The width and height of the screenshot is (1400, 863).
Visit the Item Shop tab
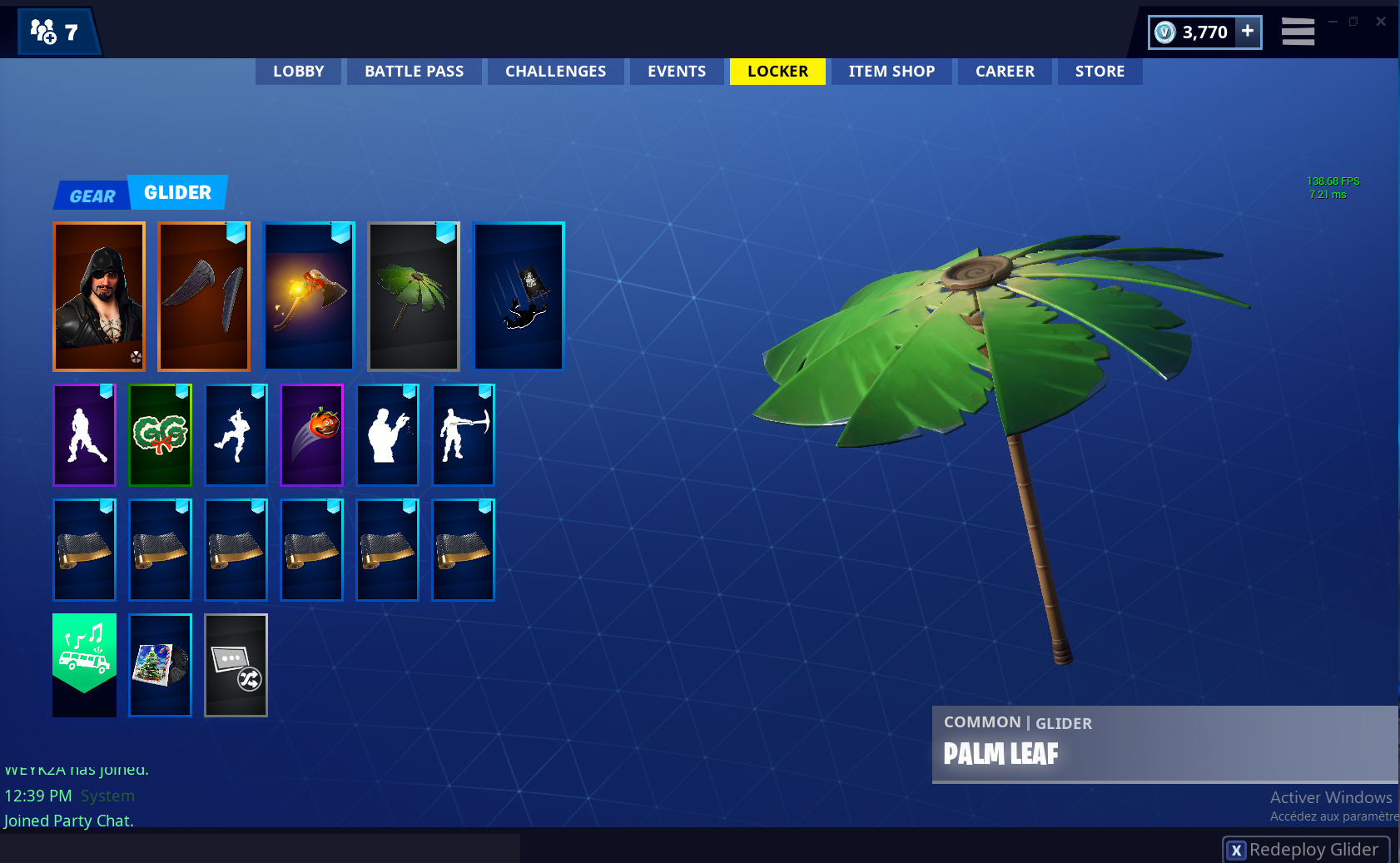pos(891,72)
